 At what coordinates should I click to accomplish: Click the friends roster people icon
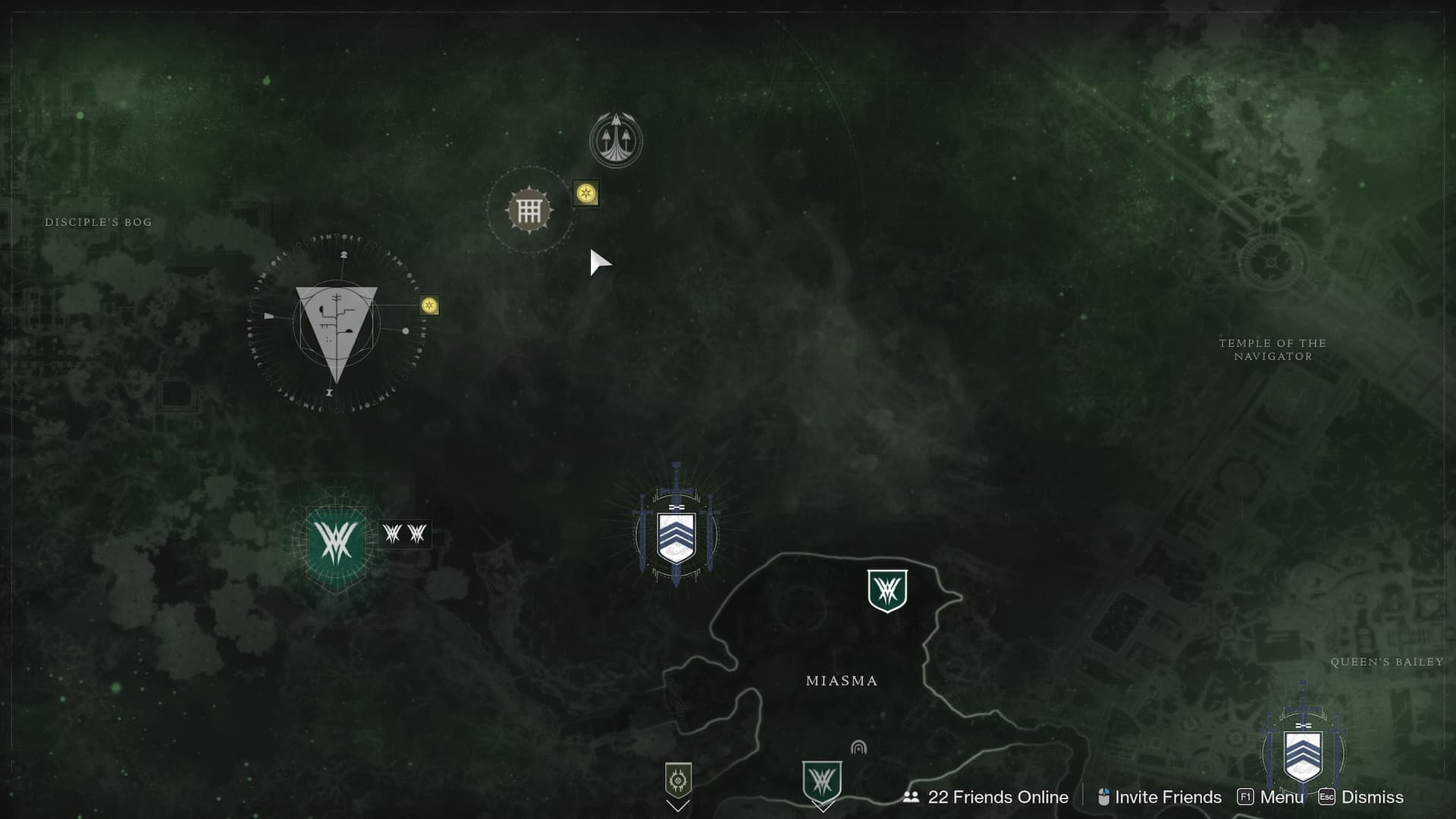coord(913,798)
